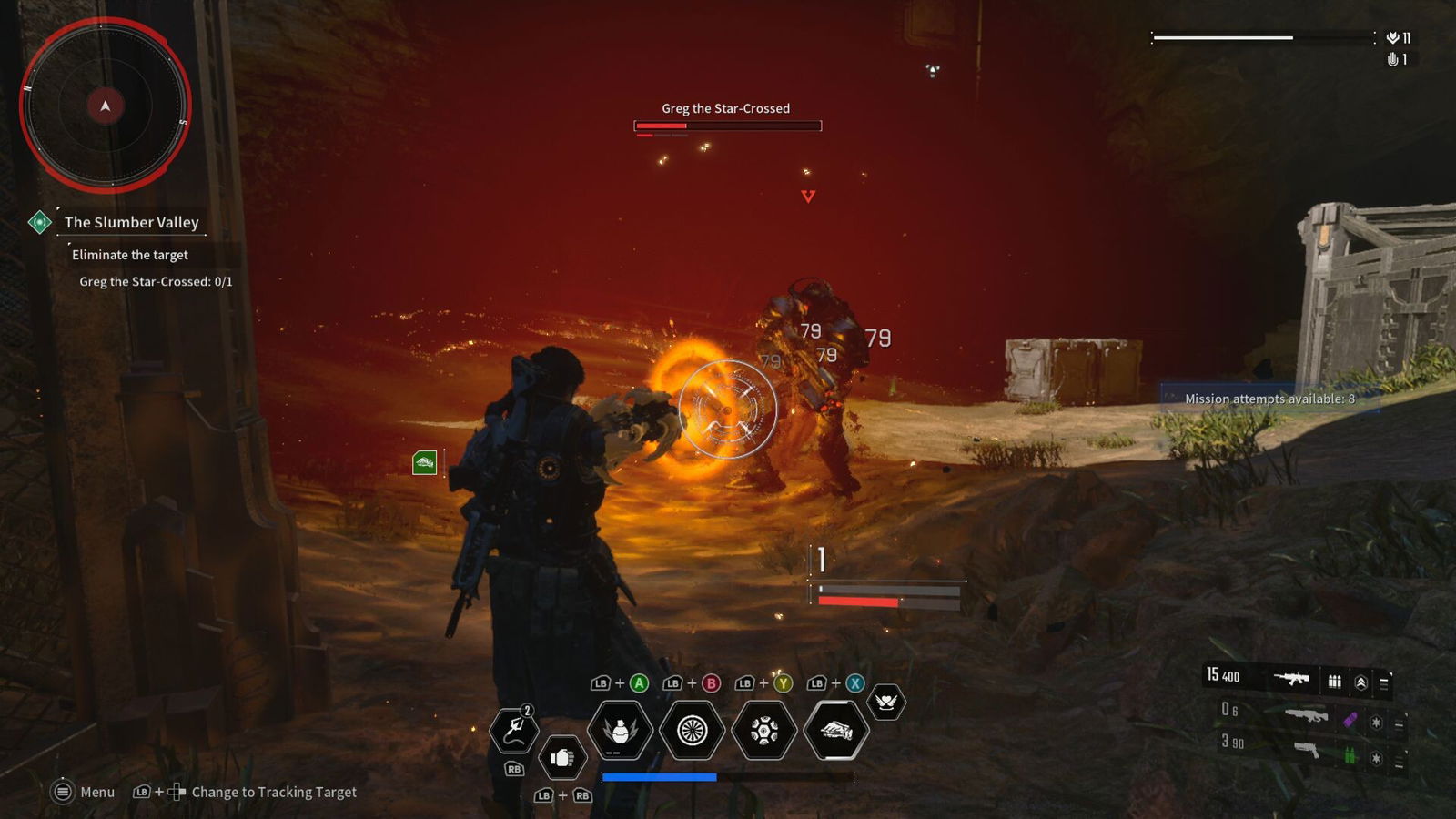This screenshot has width=1456, height=819.
Task: Select the equipped assault rifle slot
Action: 1292,678
